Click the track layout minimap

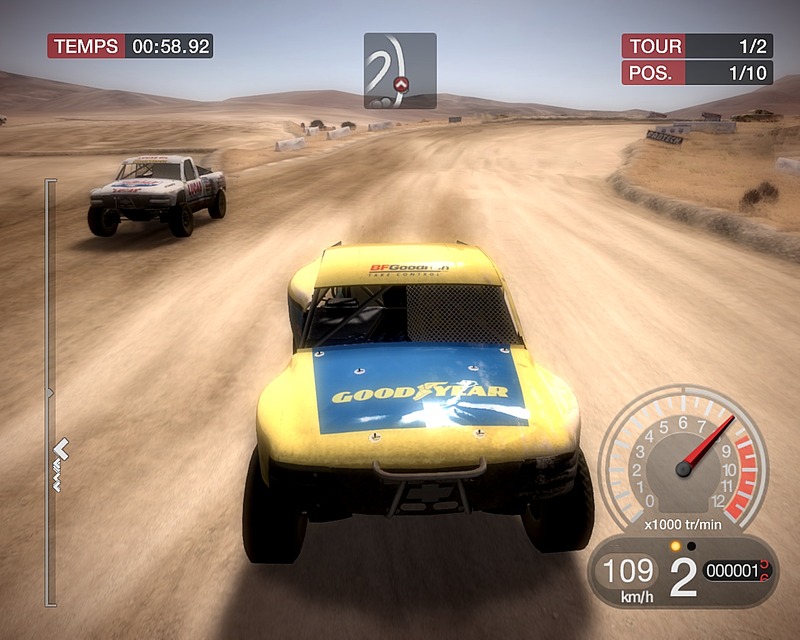point(399,70)
